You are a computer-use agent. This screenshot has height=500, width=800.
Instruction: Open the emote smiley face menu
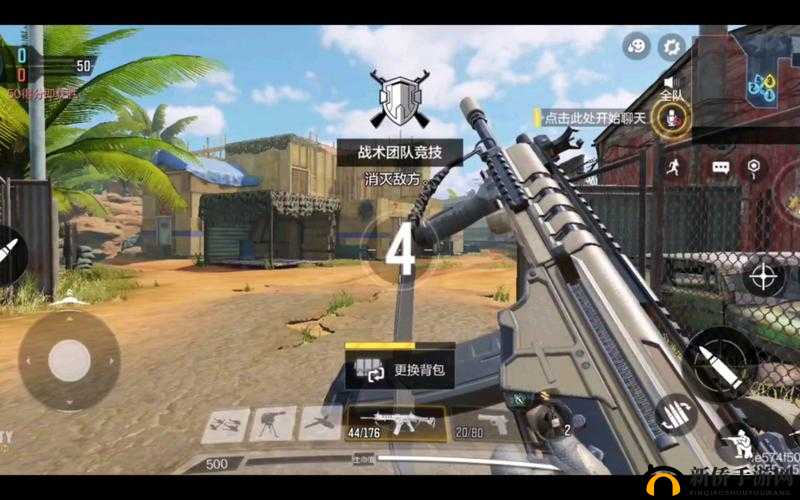[636, 46]
